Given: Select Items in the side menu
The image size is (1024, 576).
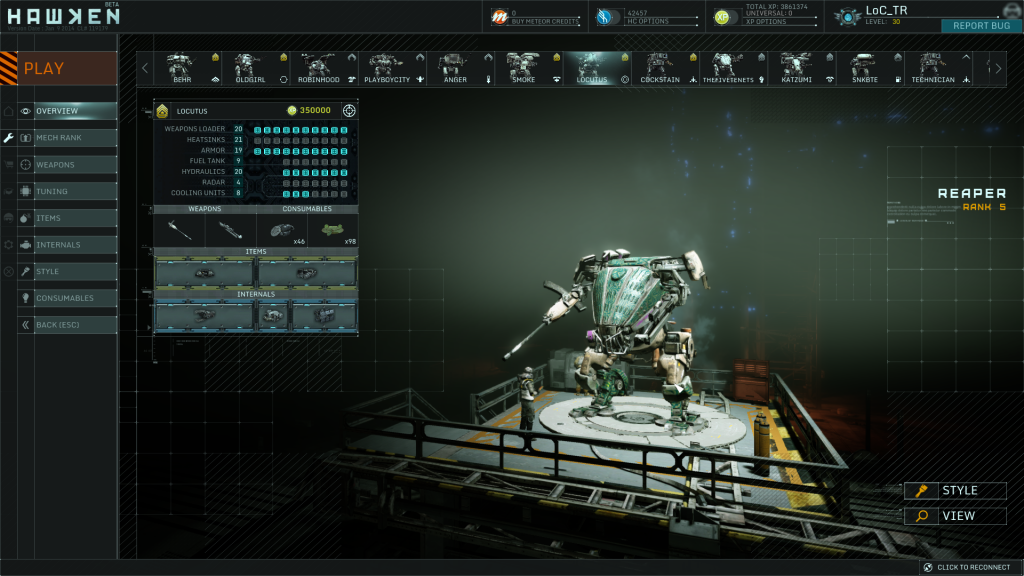Looking at the screenshot, I should (x=67, y=218).
